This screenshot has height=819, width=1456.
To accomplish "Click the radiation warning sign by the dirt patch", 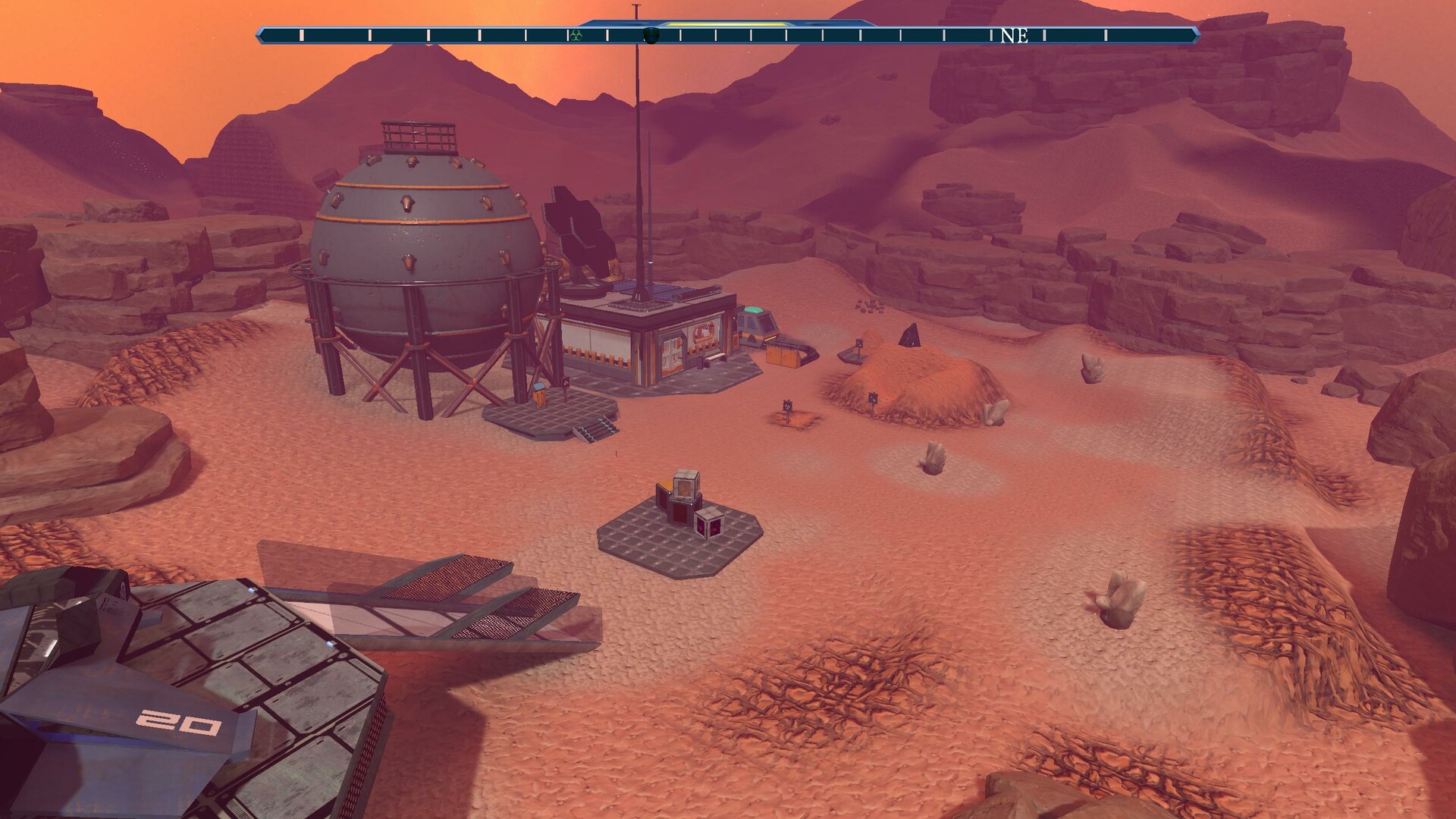I will tap(788, 406).
